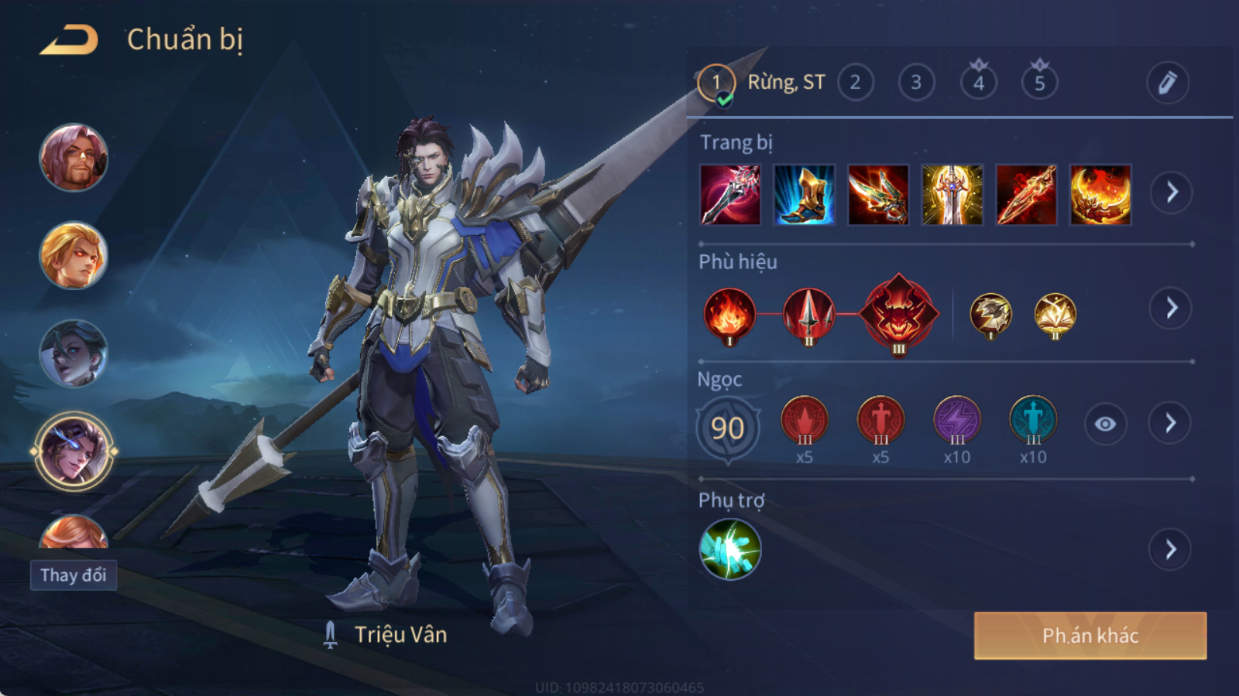Choose the Phụ trợ support spell icon
Viewport: 1239px width, 696px height.
730,549
